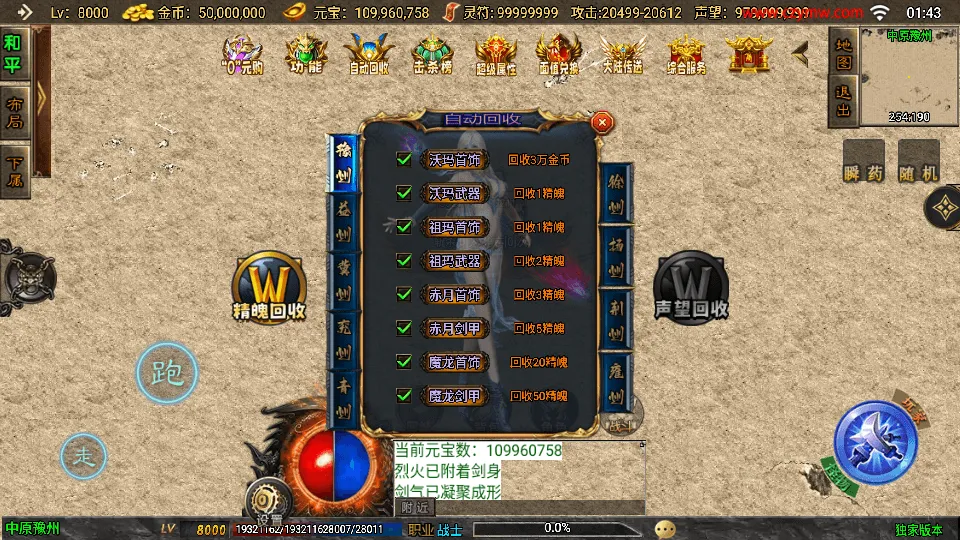Open the 大陆传送 teleport icon

tap(622, 54)
